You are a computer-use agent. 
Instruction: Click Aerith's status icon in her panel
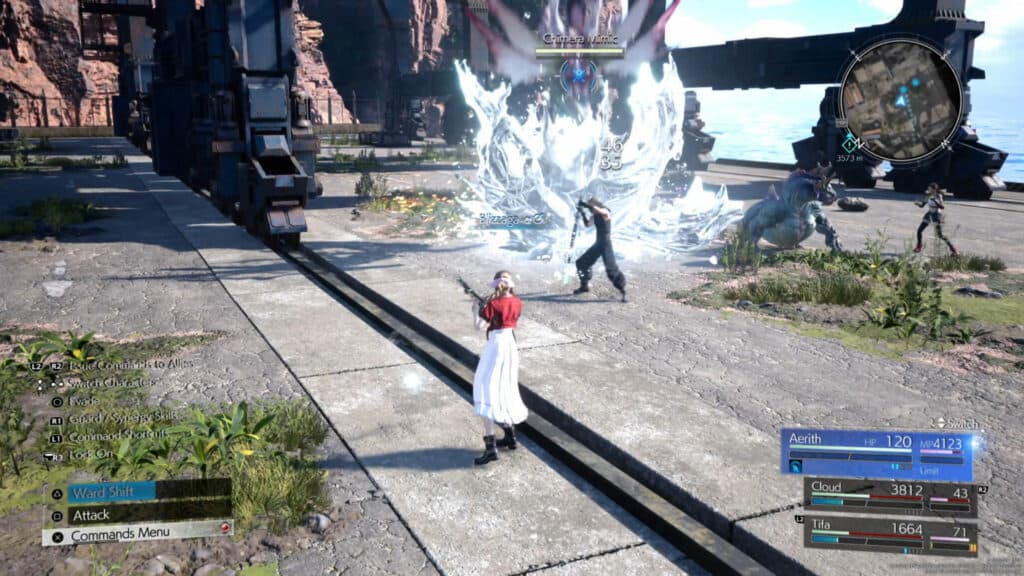click(x=796, y=466)
